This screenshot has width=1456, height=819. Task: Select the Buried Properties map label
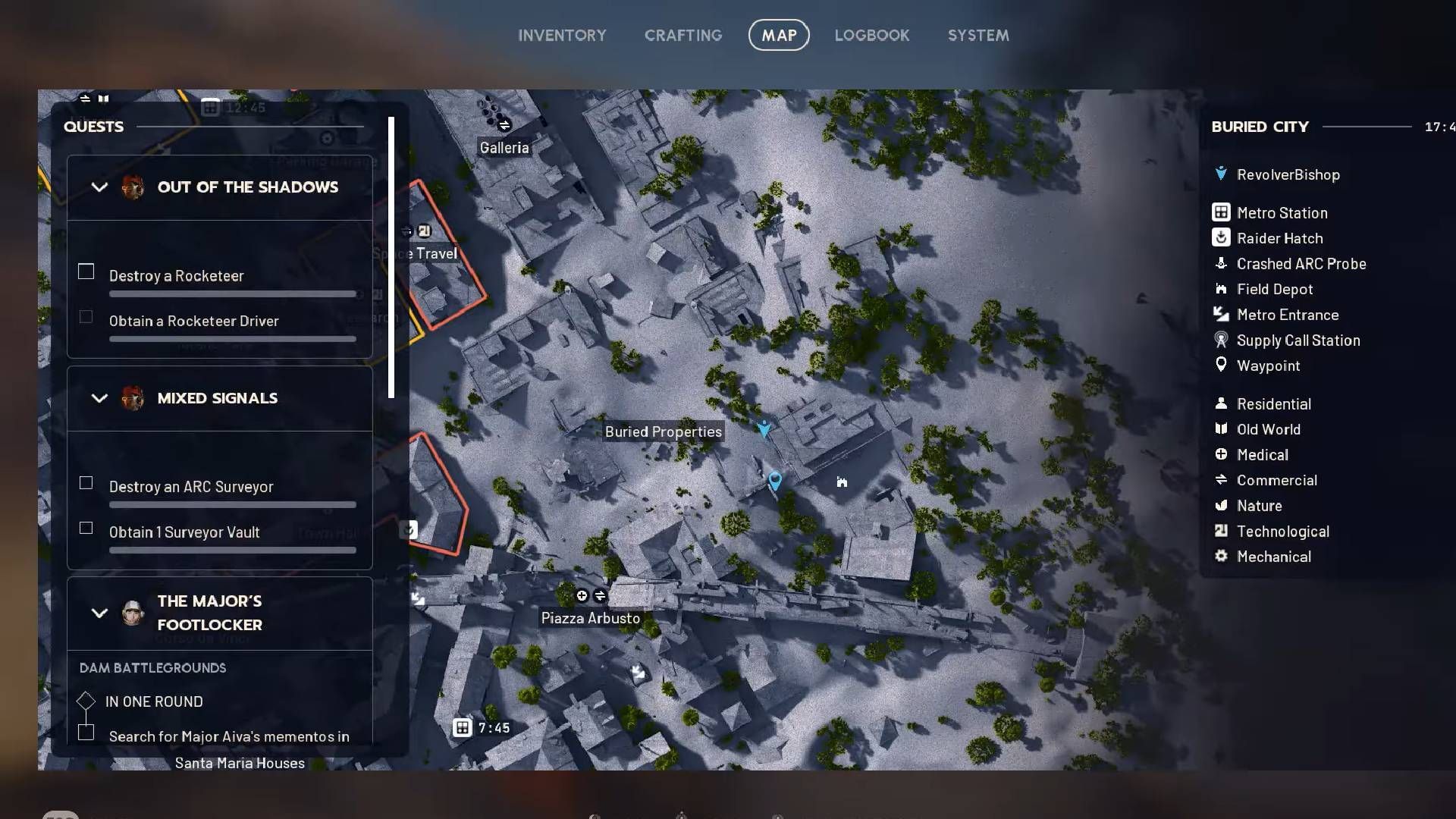tap(664, 431)
